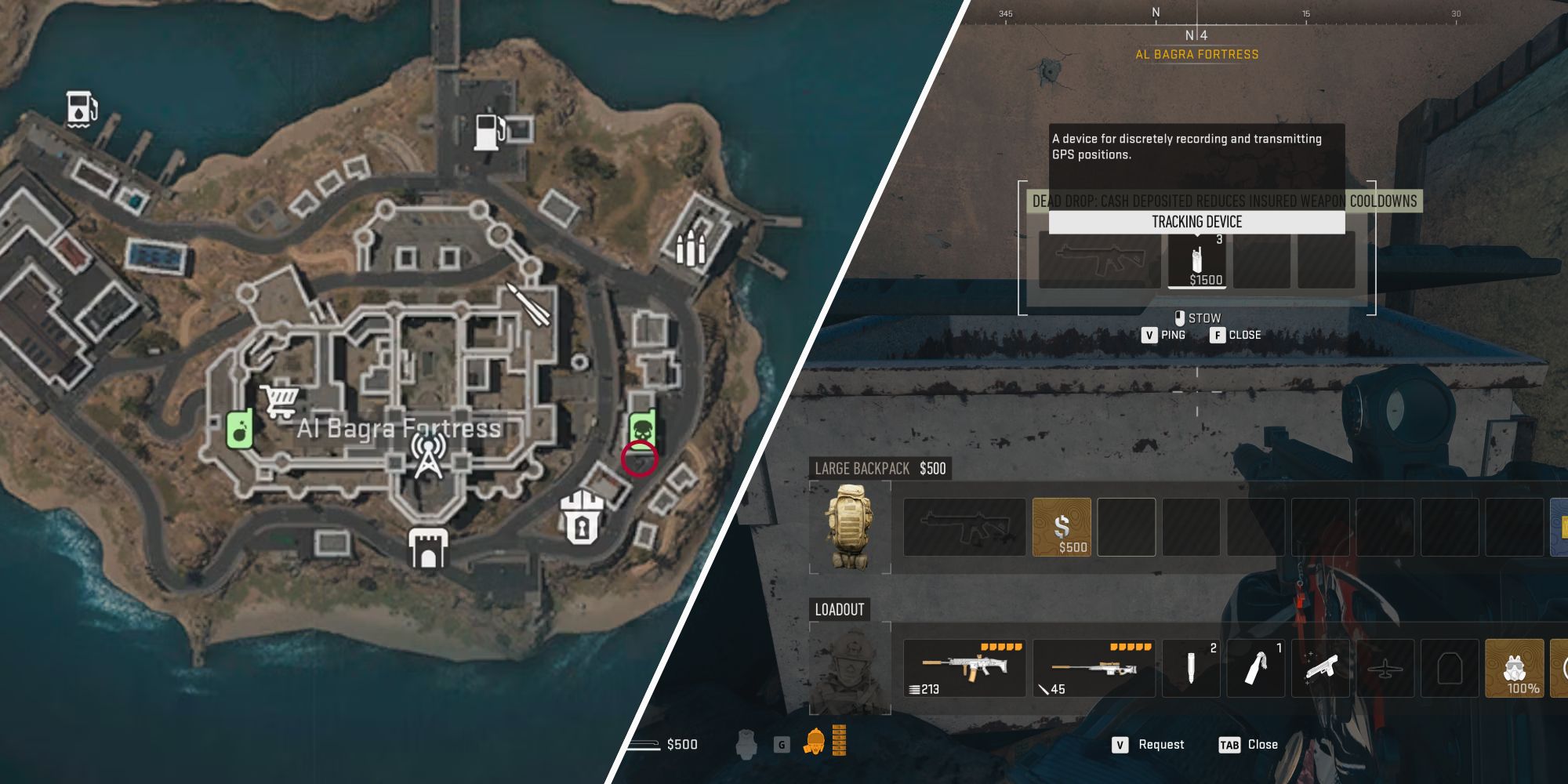Select the sniper rifle showing 45 ammo
The height and width of the screenshot is (784, 1568).
click(1093, 669)
